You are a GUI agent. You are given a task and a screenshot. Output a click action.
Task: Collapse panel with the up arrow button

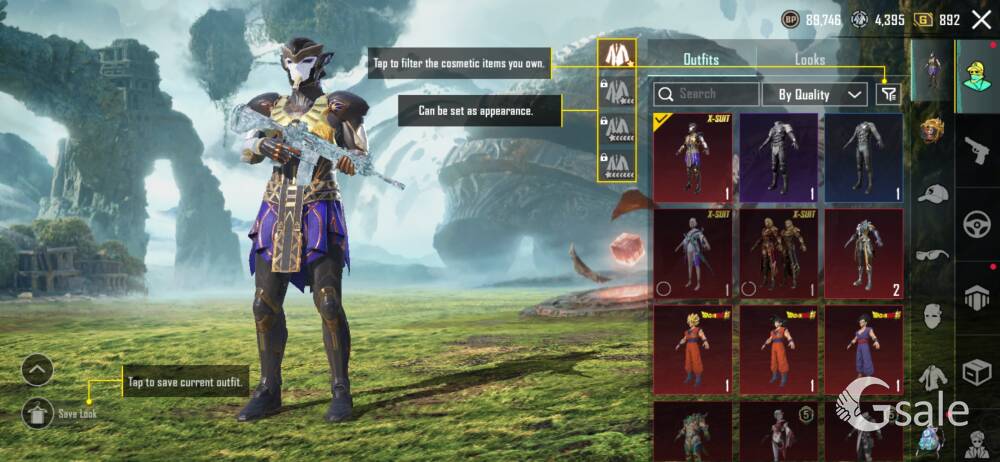[x=37, y=370]
